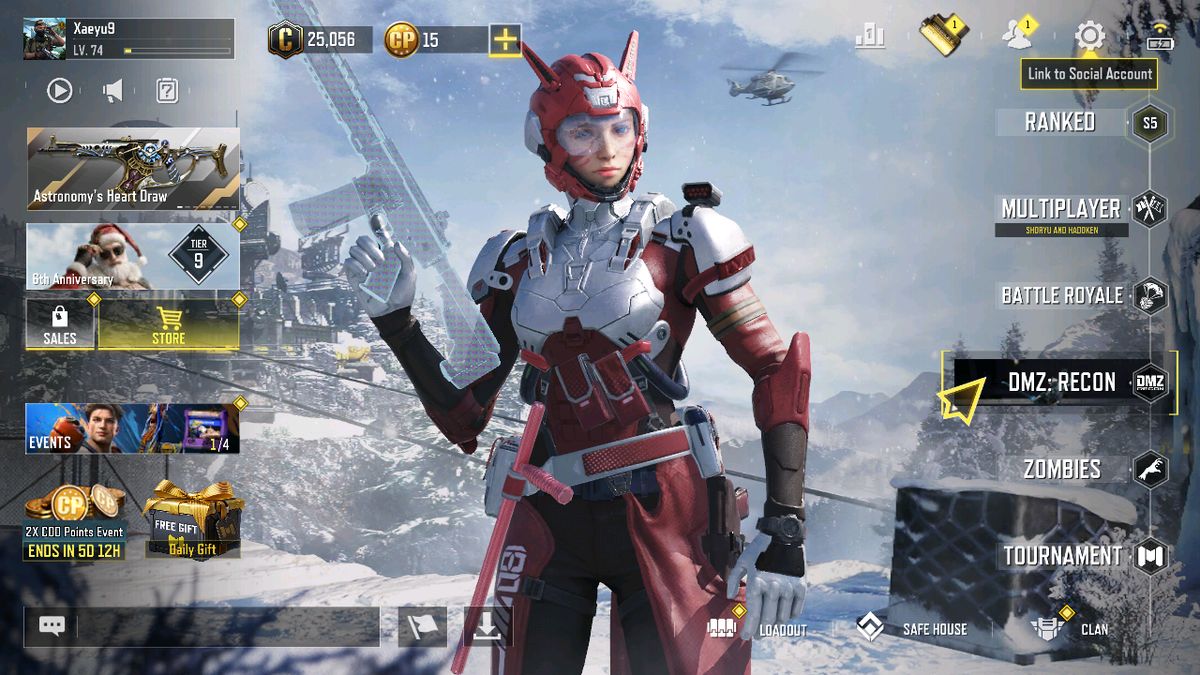View Astronomy's Heart Draw banner

tap(133, 168)
